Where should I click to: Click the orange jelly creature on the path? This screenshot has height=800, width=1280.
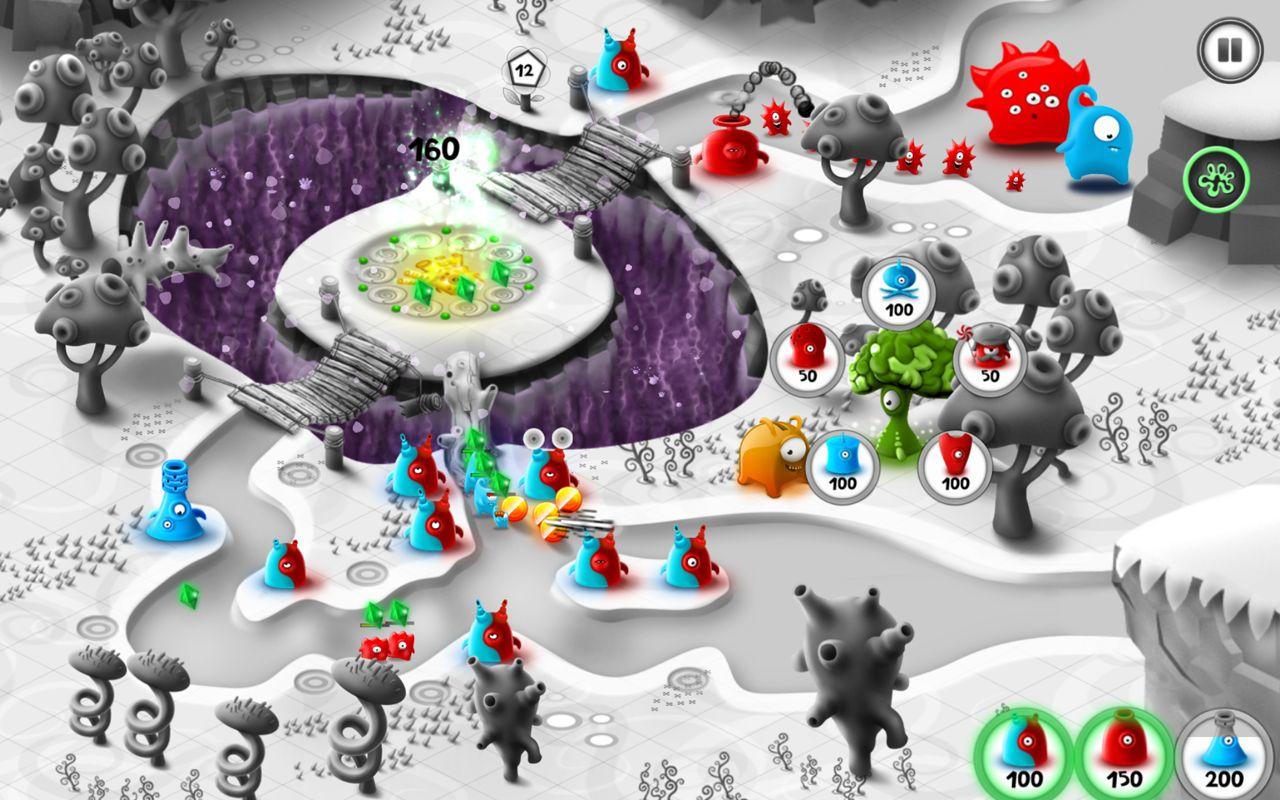[x=772, y=460]
